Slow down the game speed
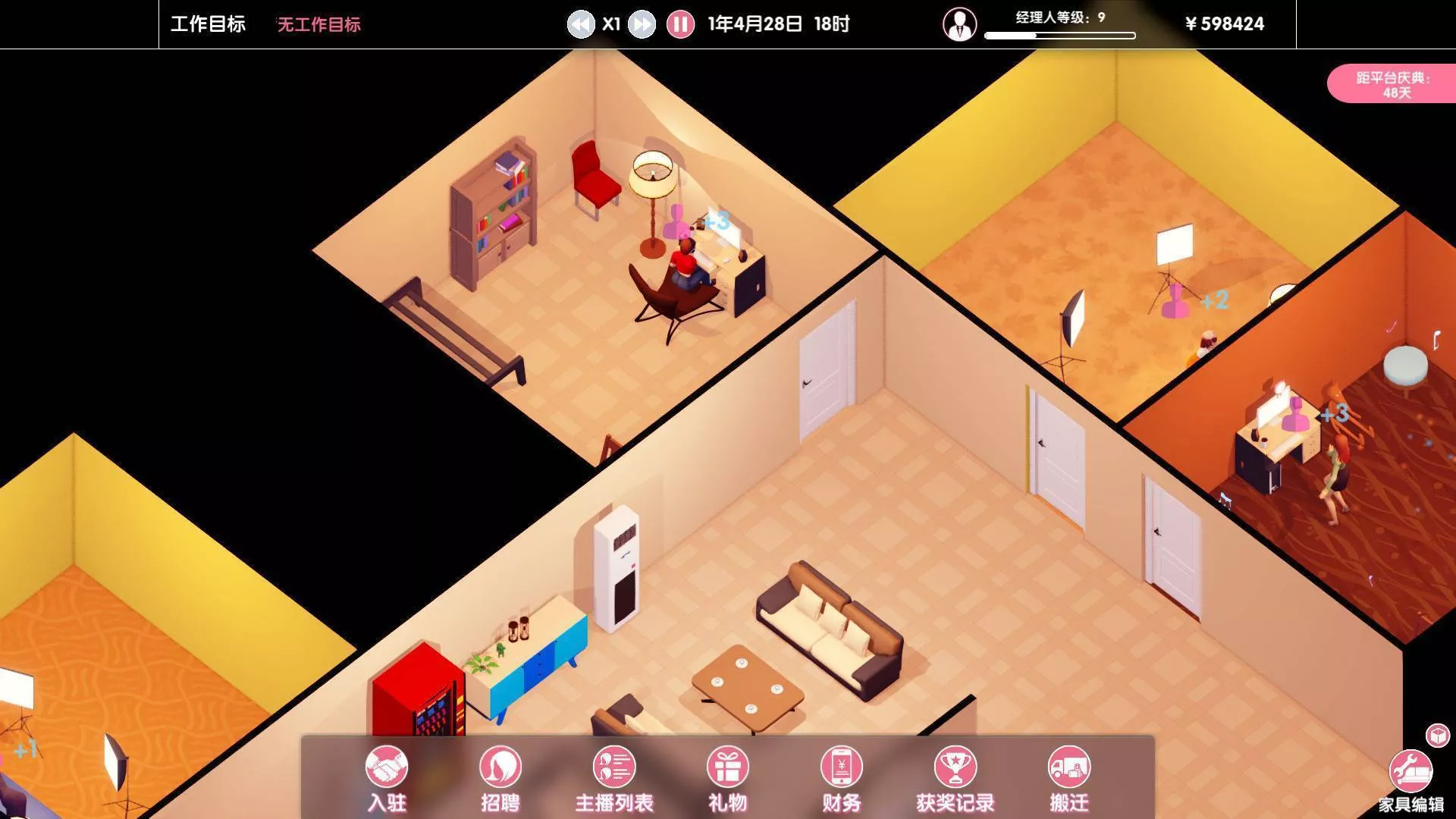The image size is (1456, 819). tap(581, 24)
